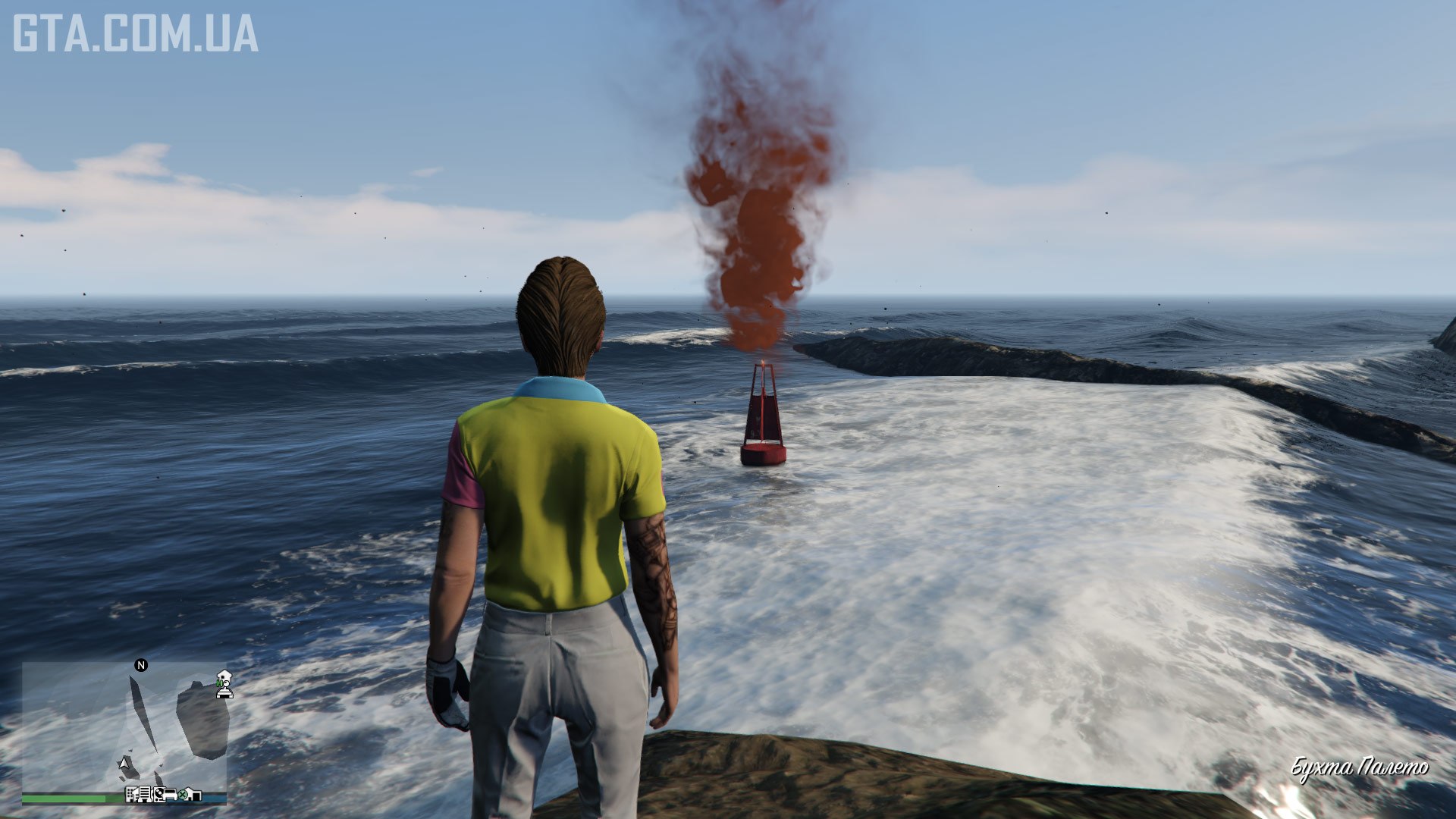The image size is (1456, 819).
Task: Open the GTA.COM.UA watermark link
Action: [x=135, y=33]
